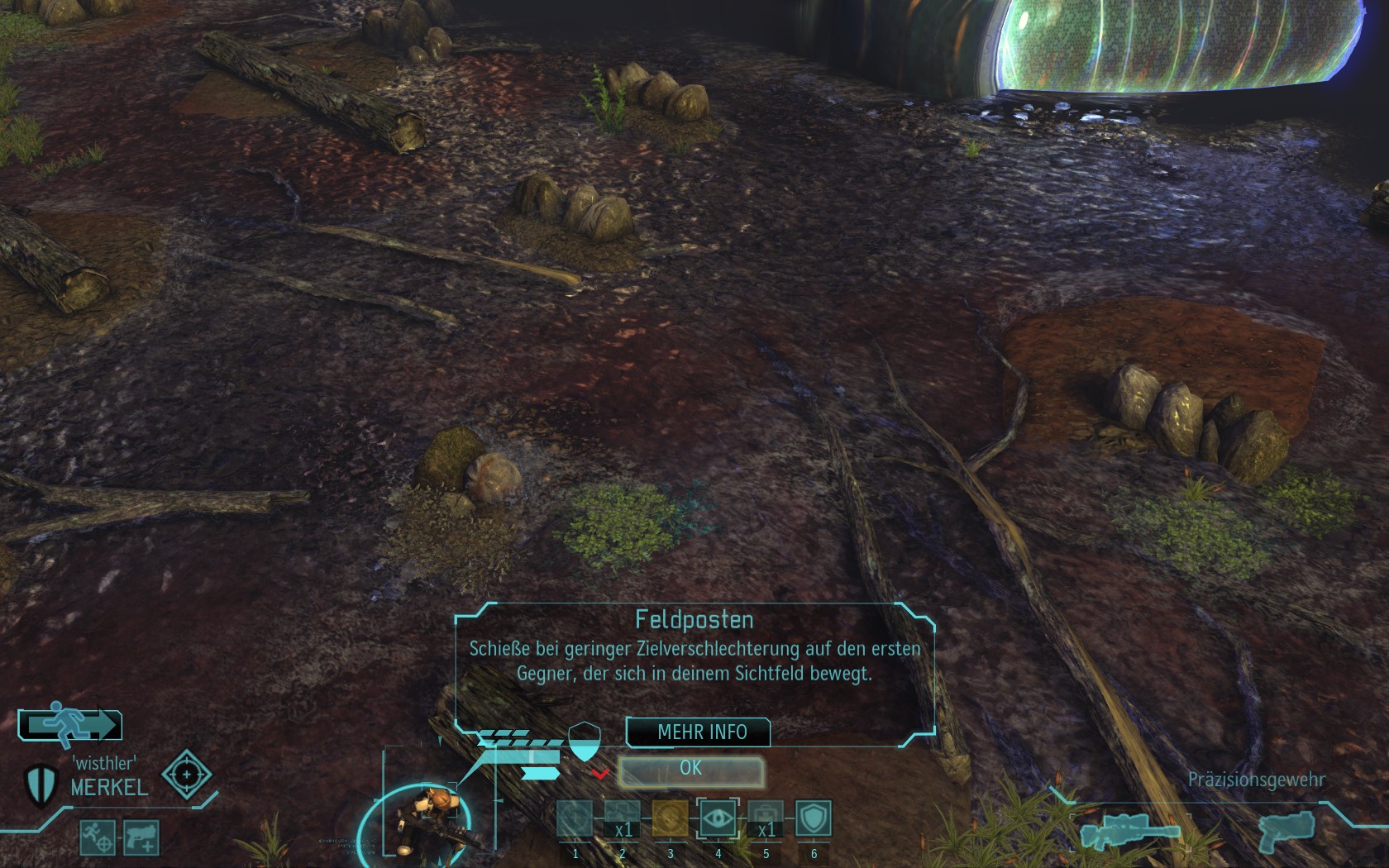
Task: Confirm Feldposten with the OK button
Action: pos(691,770)
